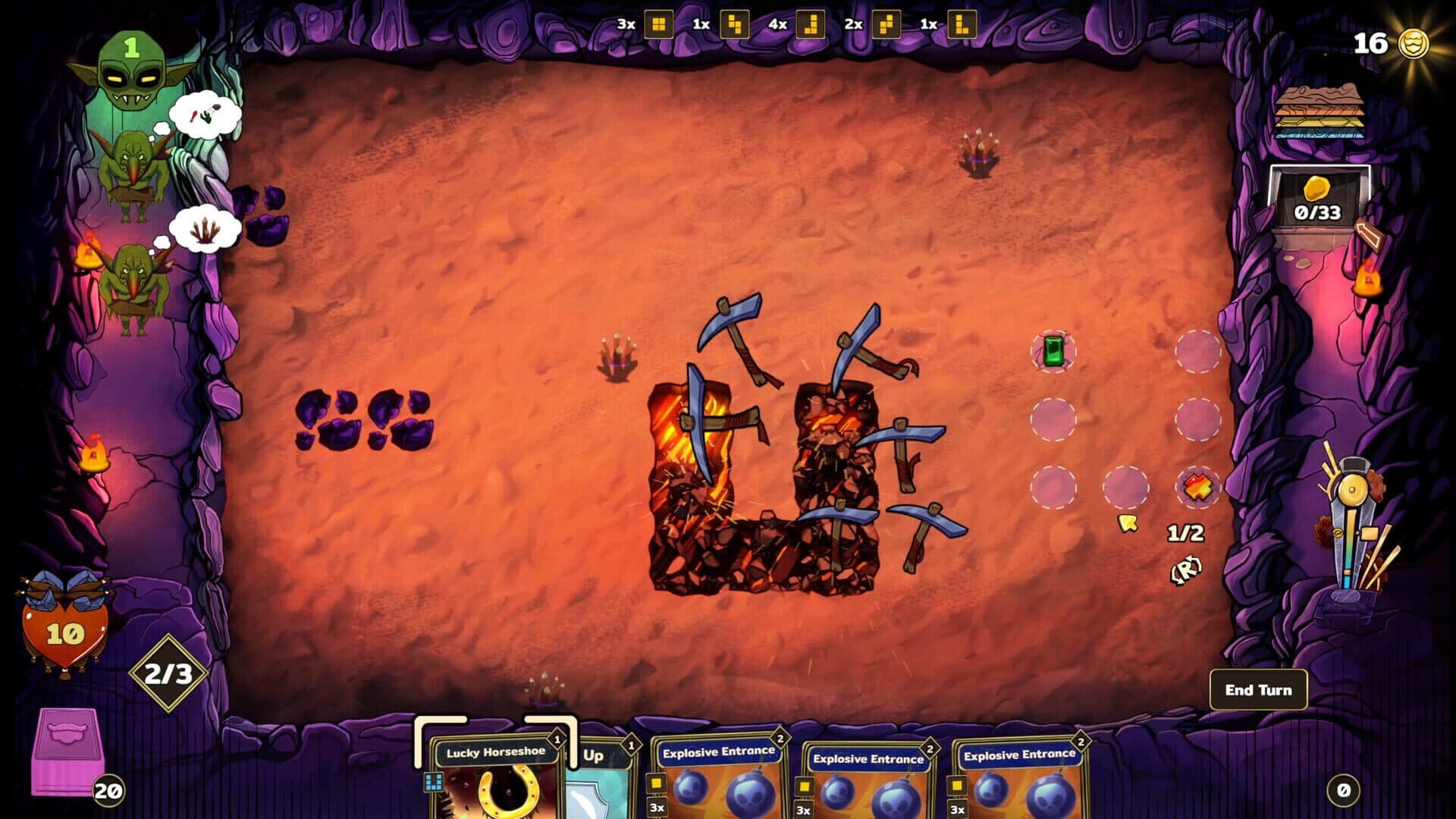Click the End Turn button
1456x819 pixels.
coord(1258,690)
